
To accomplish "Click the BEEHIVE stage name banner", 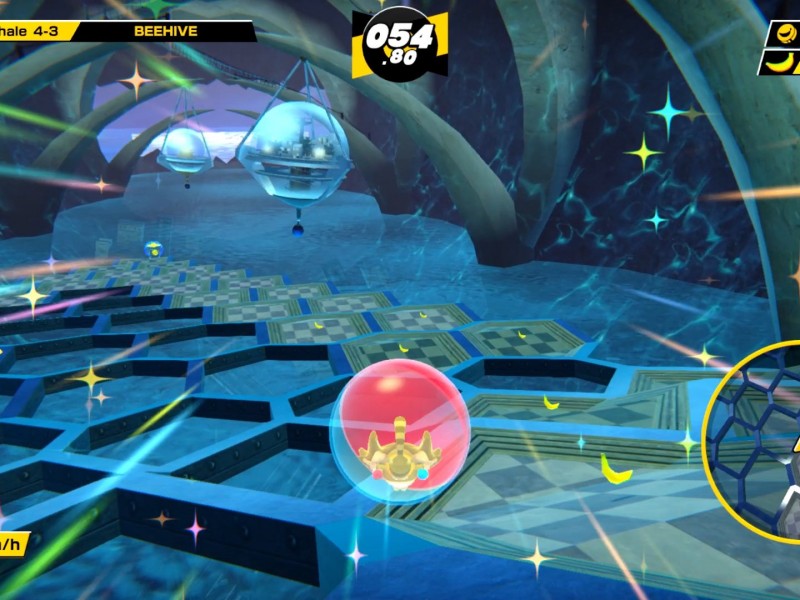I will coord(165,31).
